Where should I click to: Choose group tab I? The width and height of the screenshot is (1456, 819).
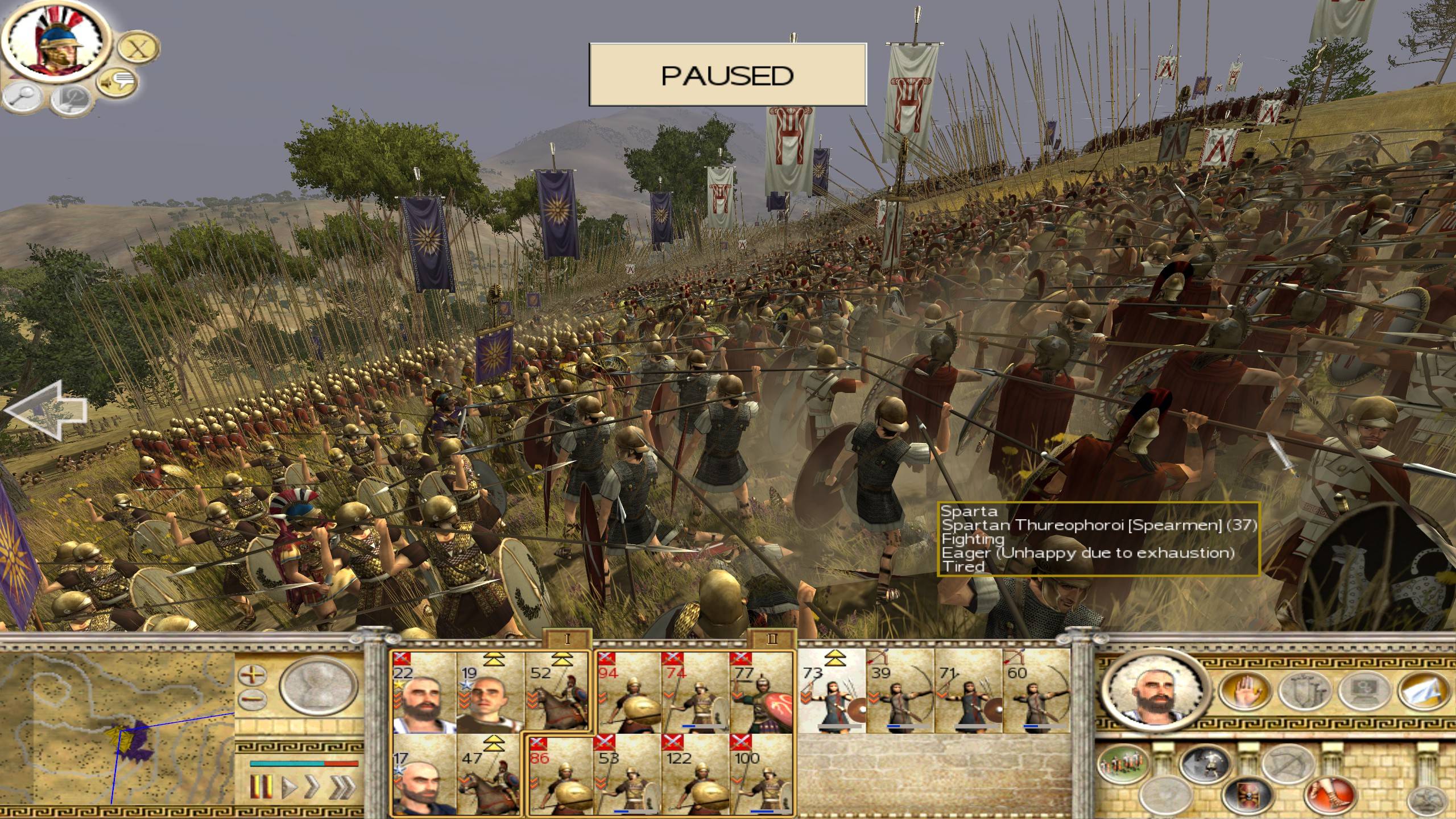567,639
